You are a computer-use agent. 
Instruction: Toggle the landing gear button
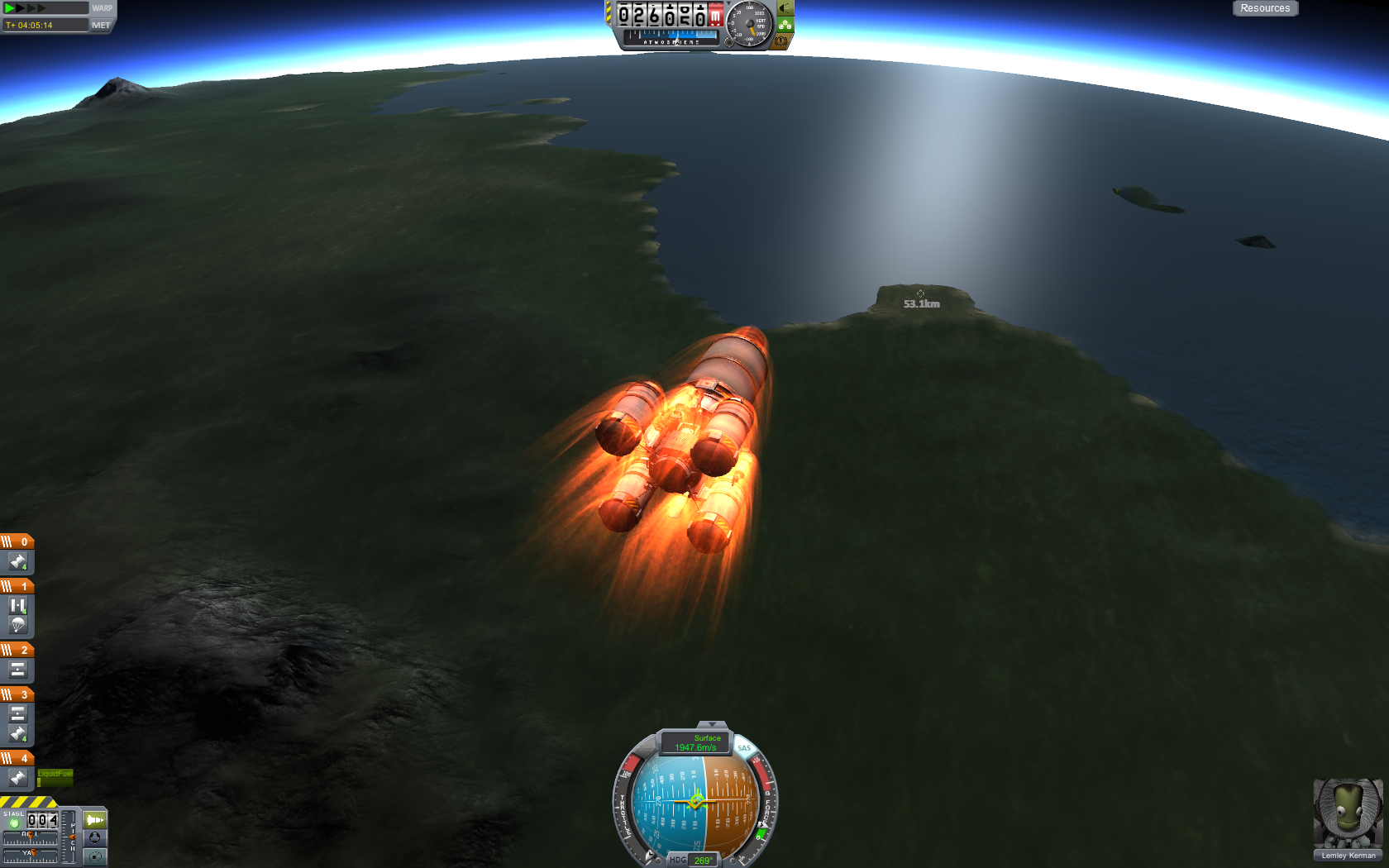(x=785, y=25)
